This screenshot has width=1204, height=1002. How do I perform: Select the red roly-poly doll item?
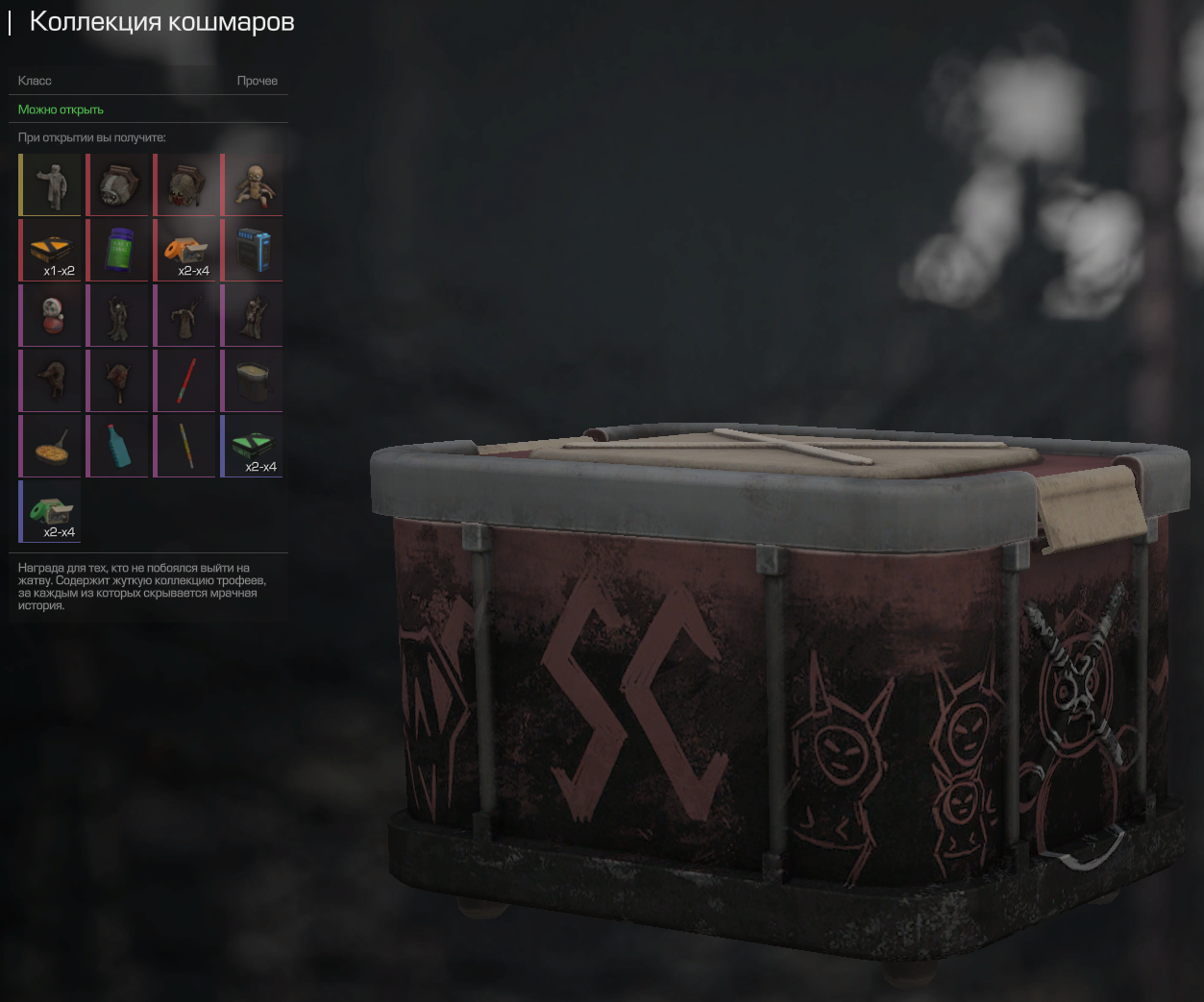pos(51,315)
